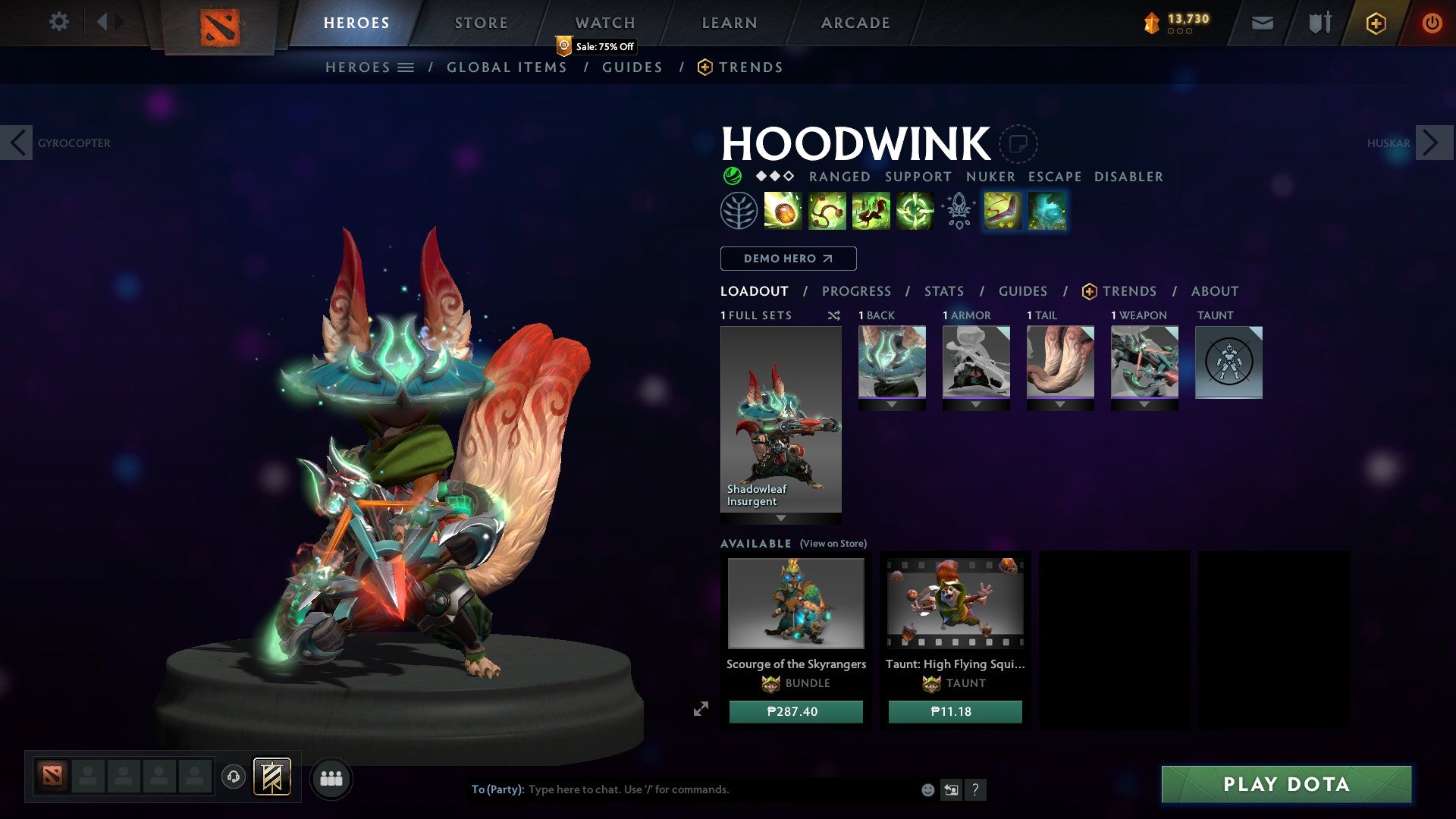This screenshot has height=819, width=1456.
Task: Open the hamburger menu beside HEROES breadcrumb
Action: (407, 67)
